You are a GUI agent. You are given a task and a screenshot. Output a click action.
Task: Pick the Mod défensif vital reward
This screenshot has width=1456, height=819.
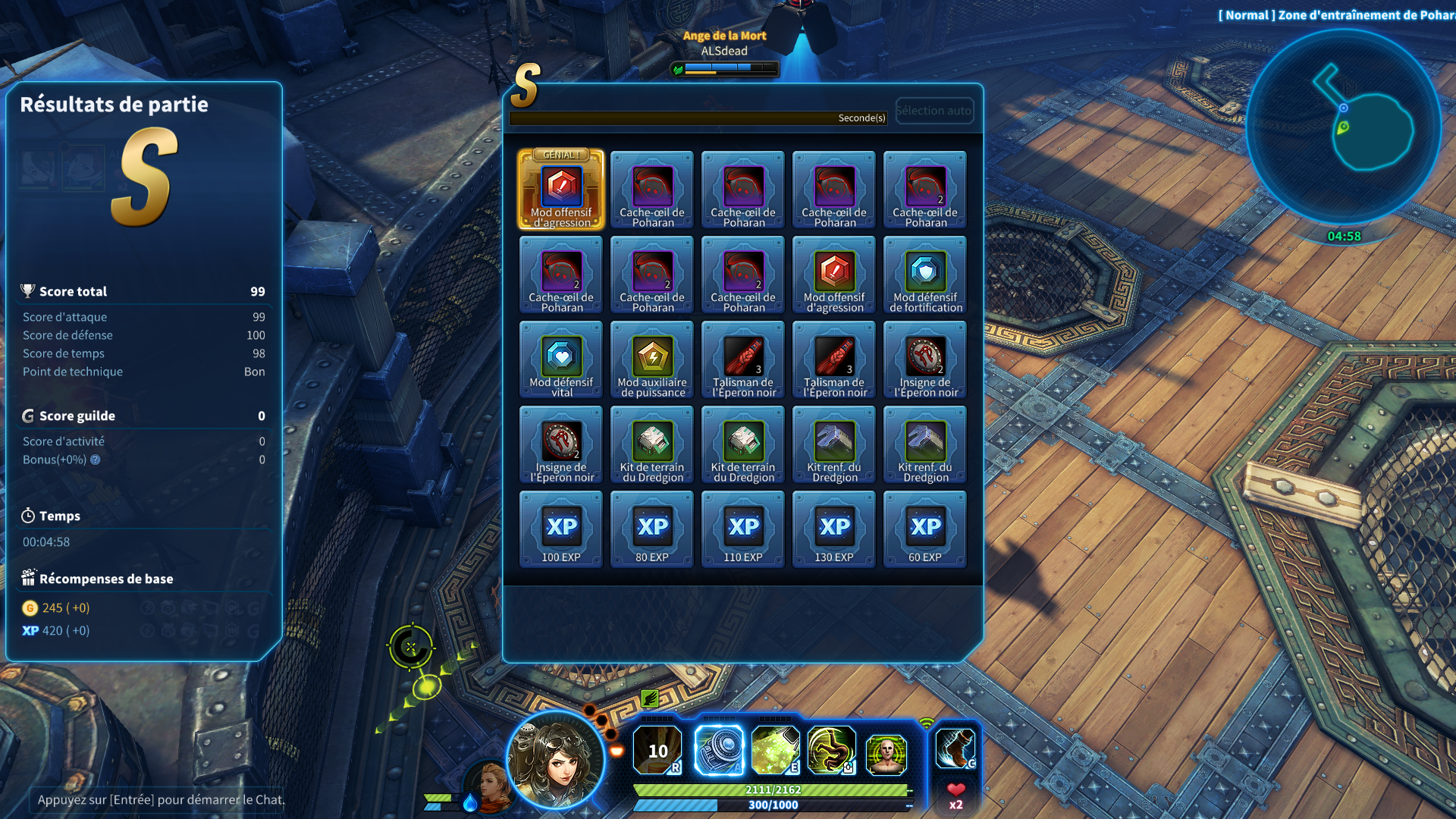click(561, 359)
